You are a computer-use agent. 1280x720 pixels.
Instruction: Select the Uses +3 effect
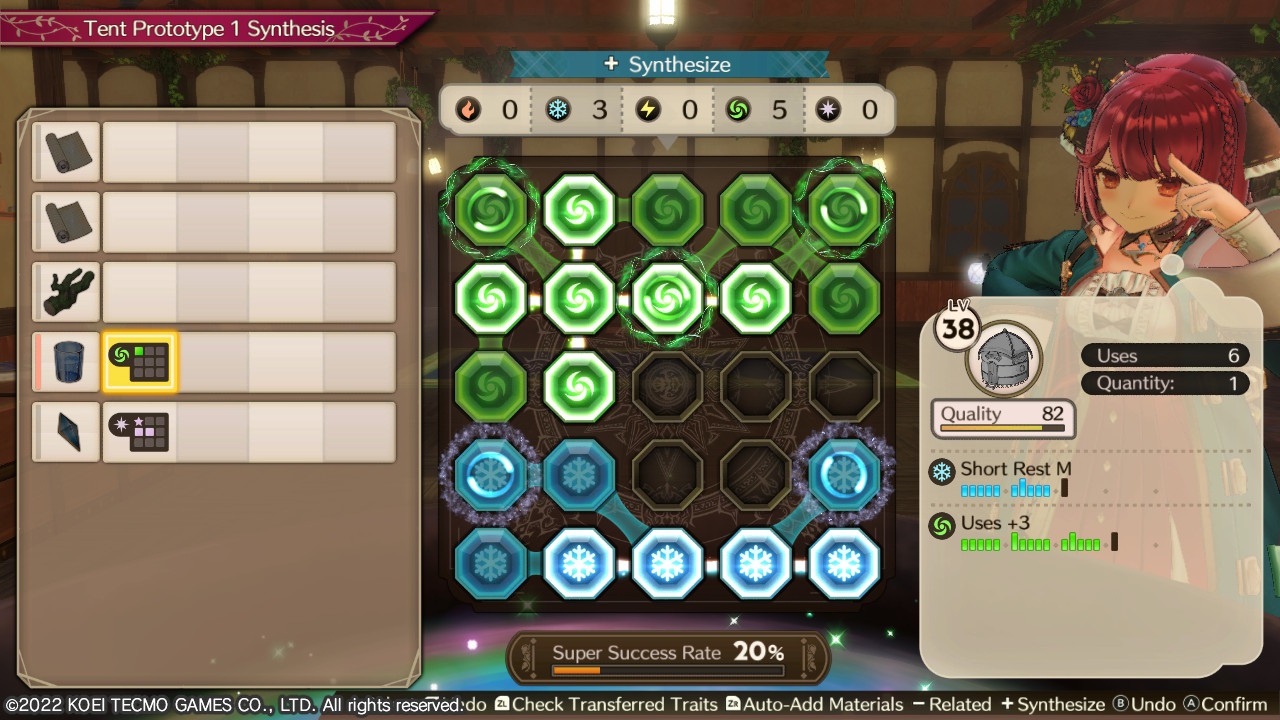pos(994,523)
